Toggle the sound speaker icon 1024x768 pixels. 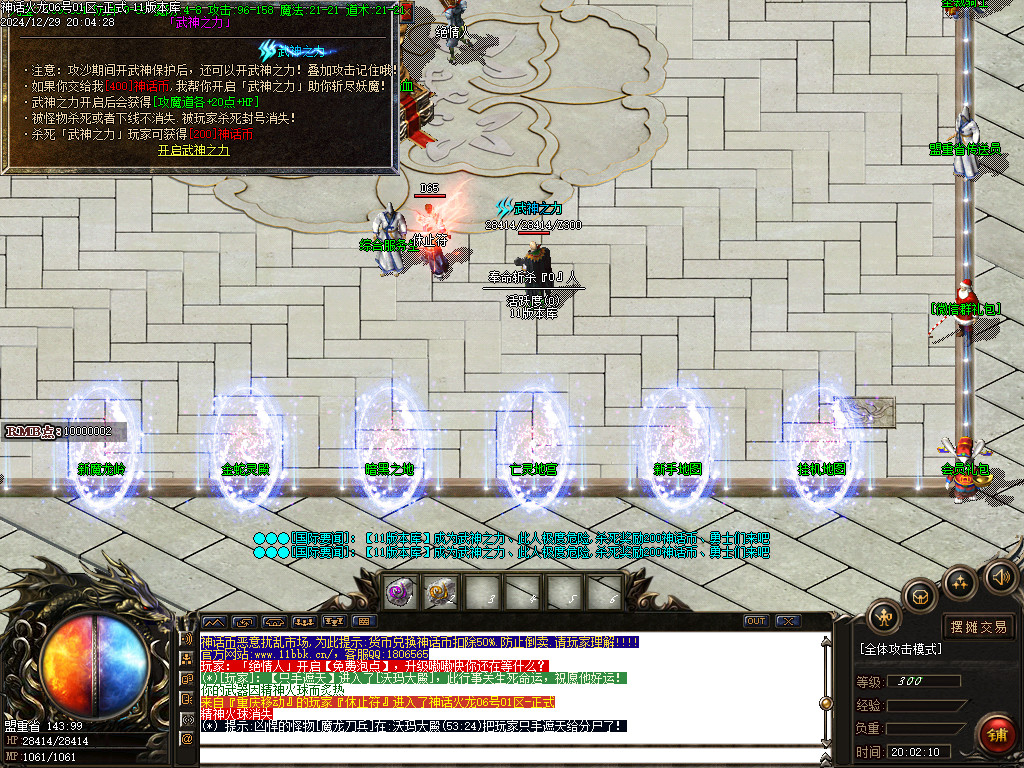point(1000,576)
